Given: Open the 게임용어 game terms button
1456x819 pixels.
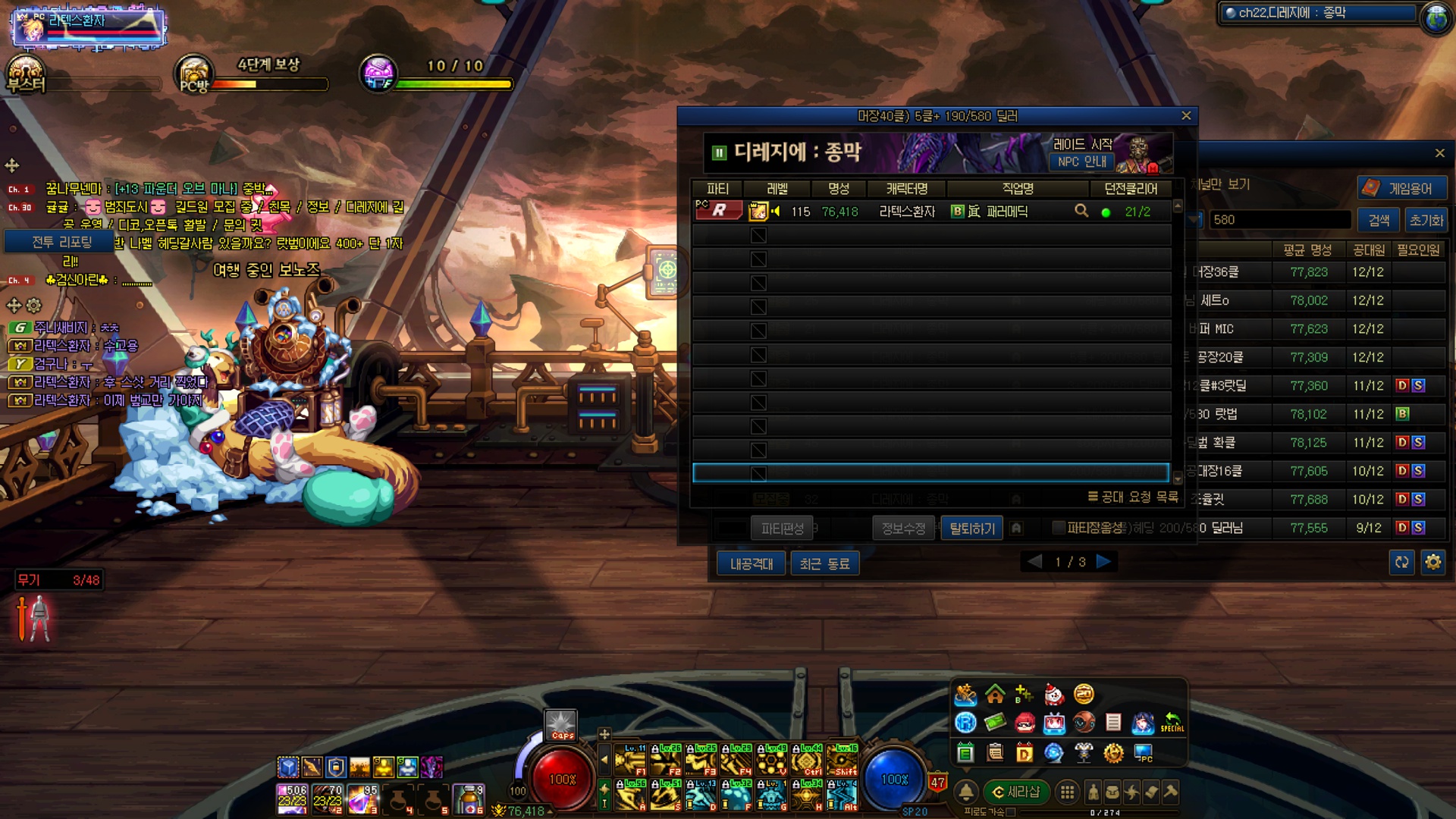Looking at the screenshot, I should tap(1402, 188).
